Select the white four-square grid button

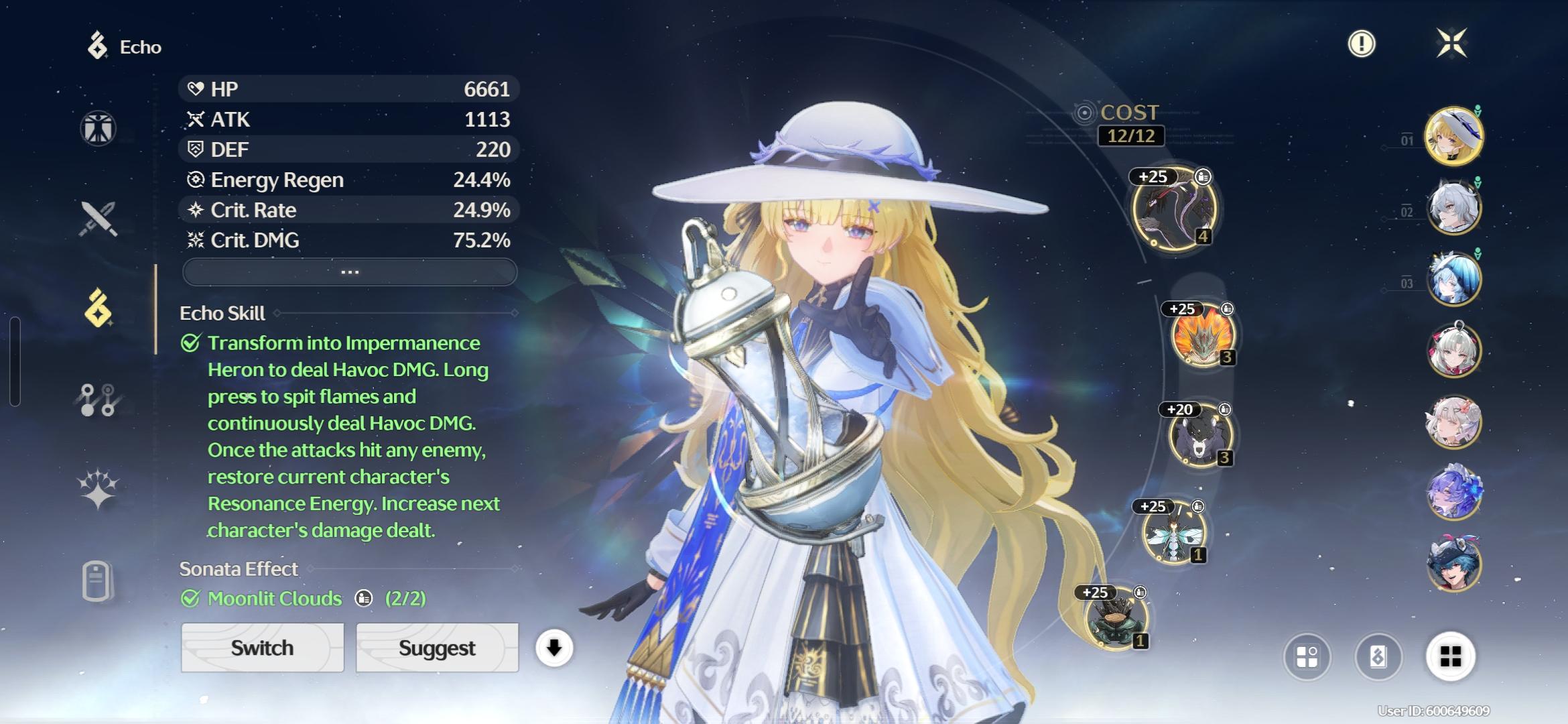1450,656
